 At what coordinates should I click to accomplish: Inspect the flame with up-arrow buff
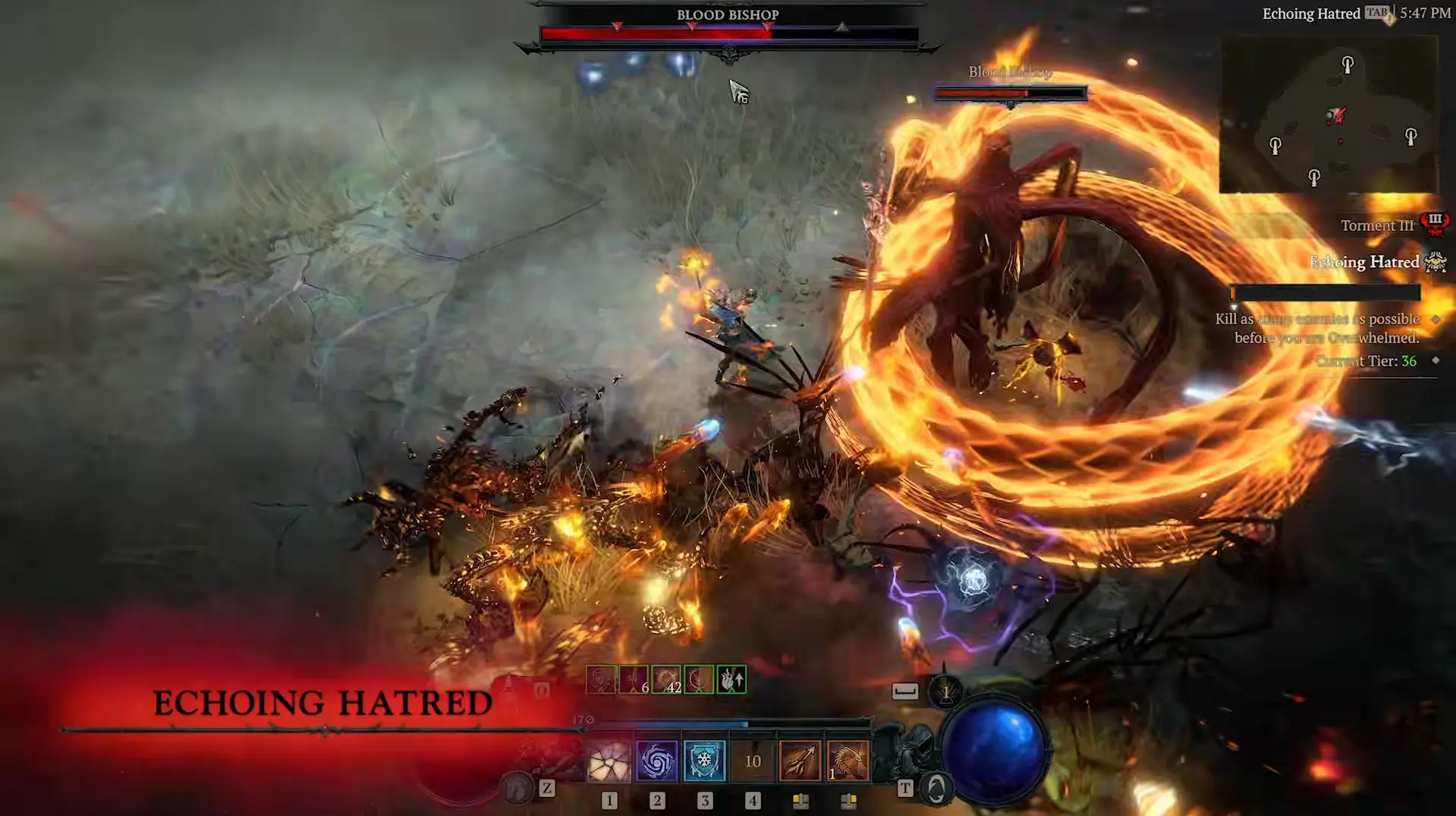[731, 679]
